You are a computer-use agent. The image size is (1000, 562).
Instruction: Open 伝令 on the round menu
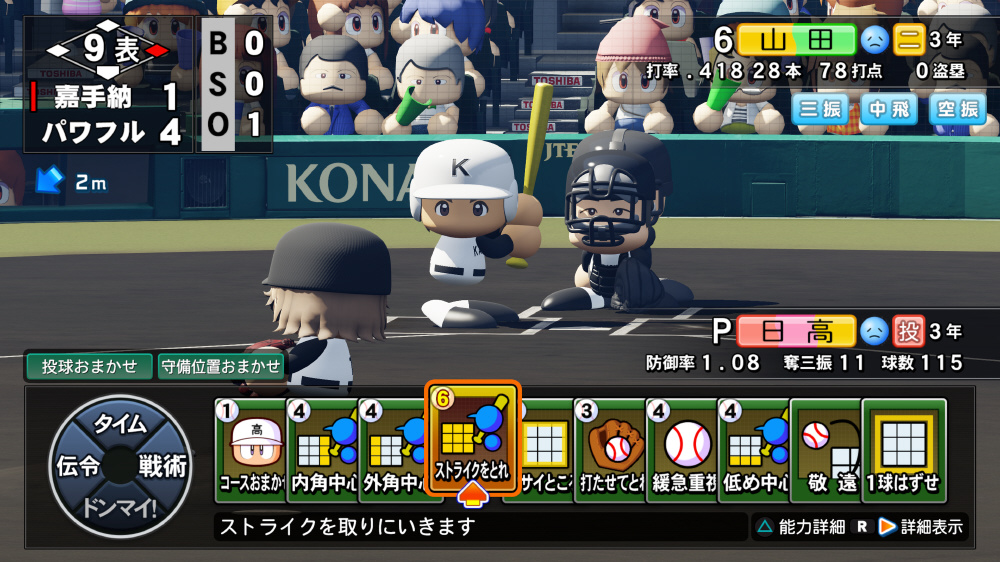(77, 466)
